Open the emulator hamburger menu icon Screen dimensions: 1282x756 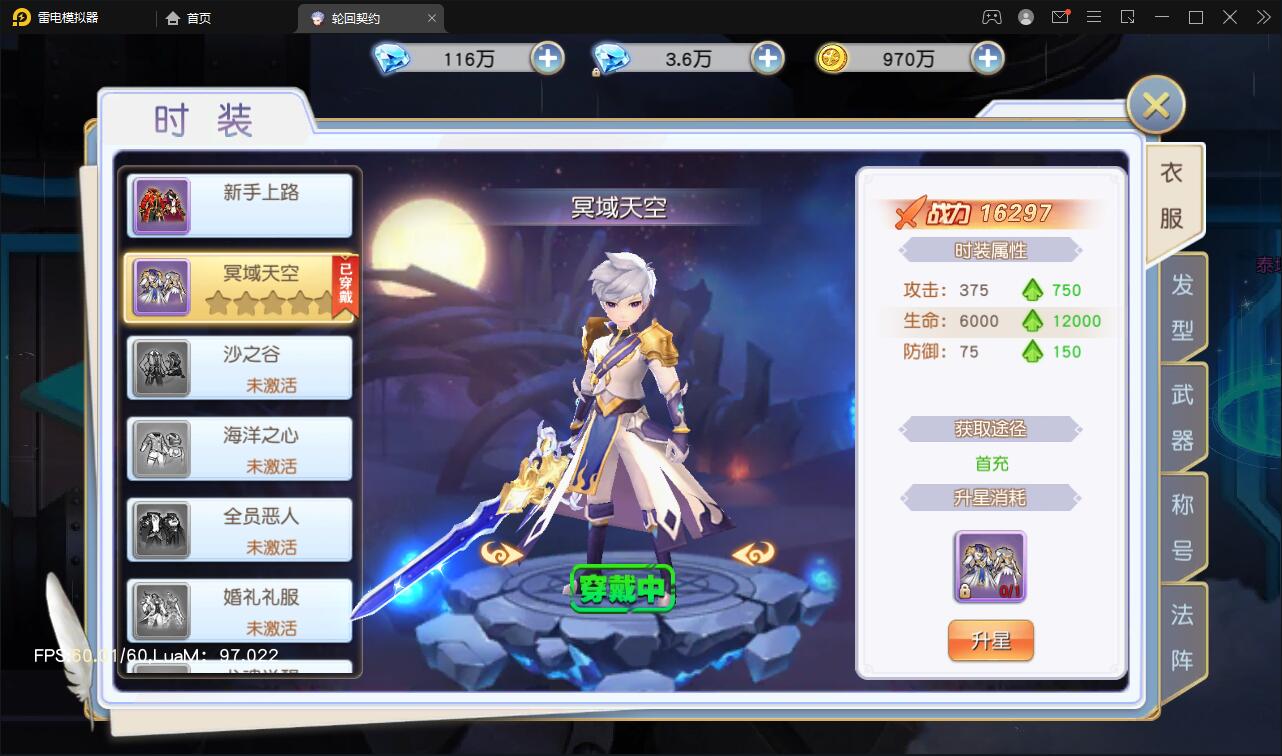point(1094,17)
